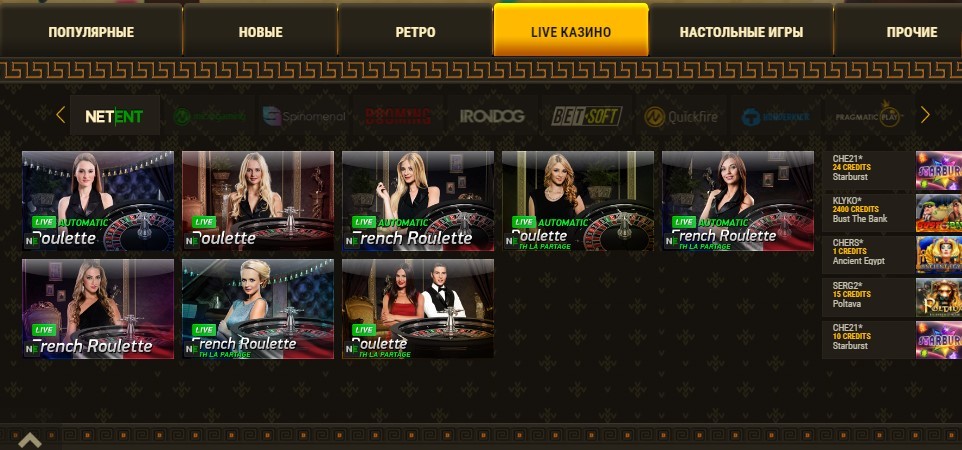Select the Betsoft provider logo

[x=587, y=116]
